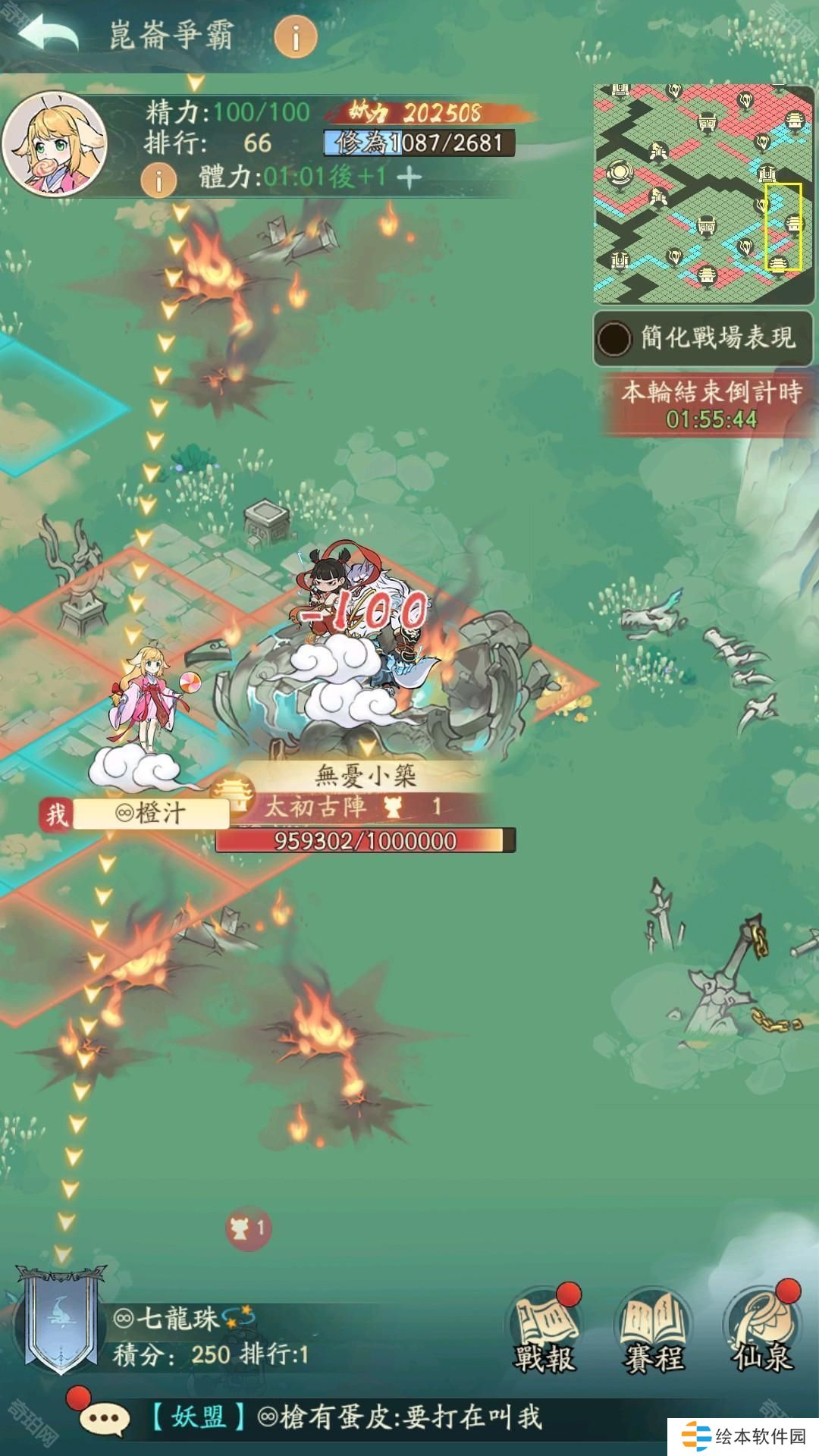Open the 賽程 schedule book
819x1456 pixels.
(653, 1335)
